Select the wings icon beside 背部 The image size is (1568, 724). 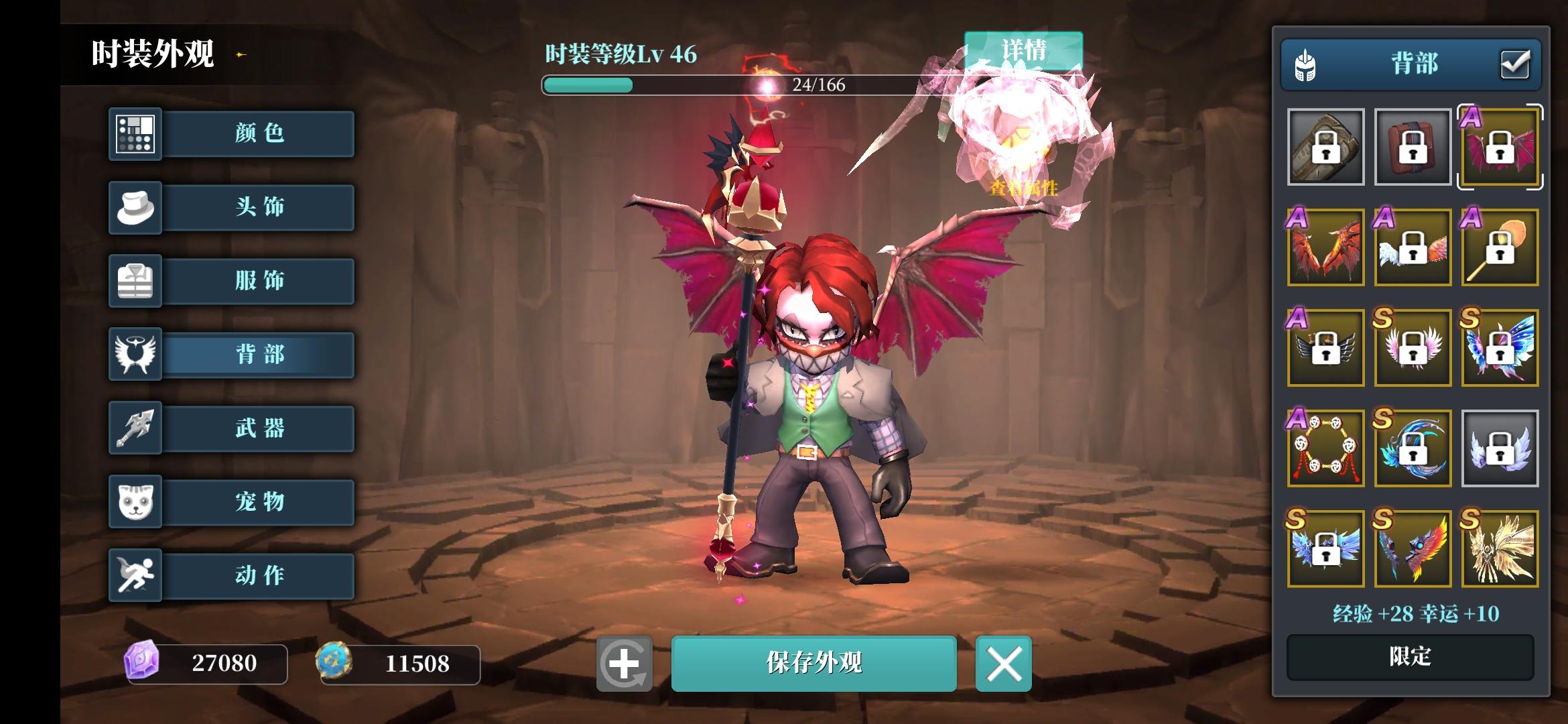click(x=136, y=355)
